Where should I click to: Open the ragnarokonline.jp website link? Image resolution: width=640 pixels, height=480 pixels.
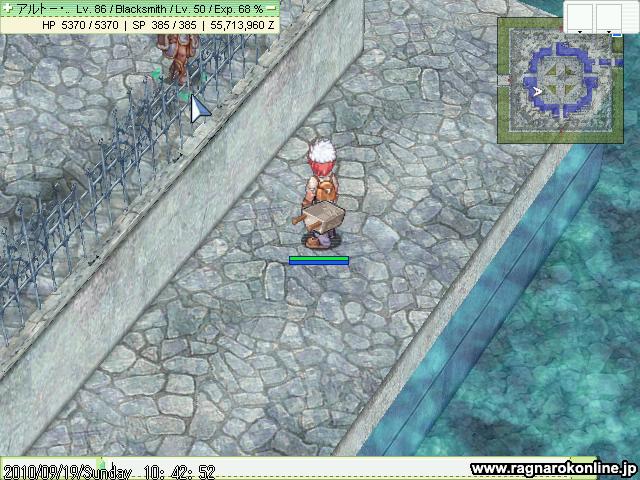point(552,468)
